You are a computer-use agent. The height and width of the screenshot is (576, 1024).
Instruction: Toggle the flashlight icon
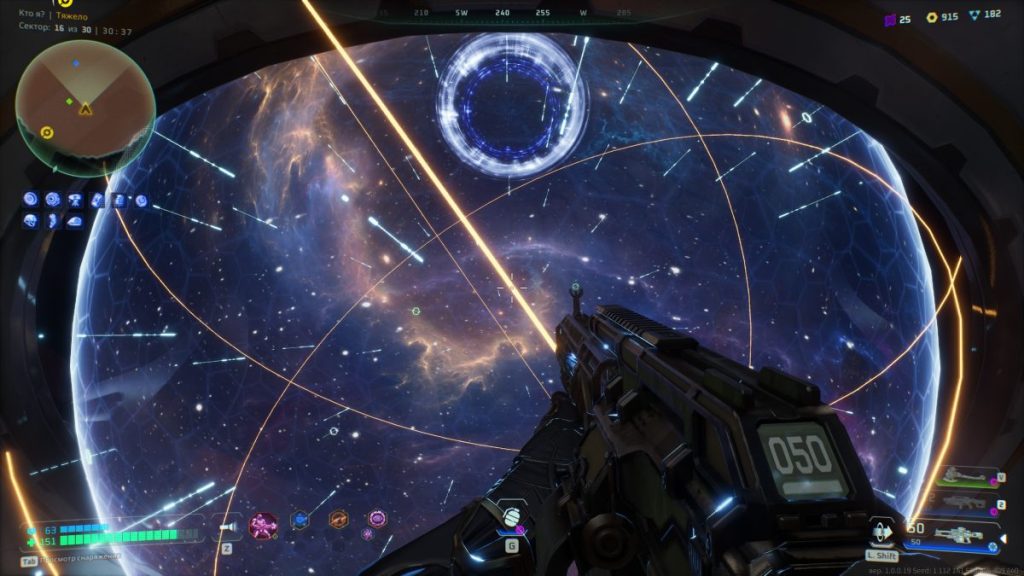click(x=229, y=524)
